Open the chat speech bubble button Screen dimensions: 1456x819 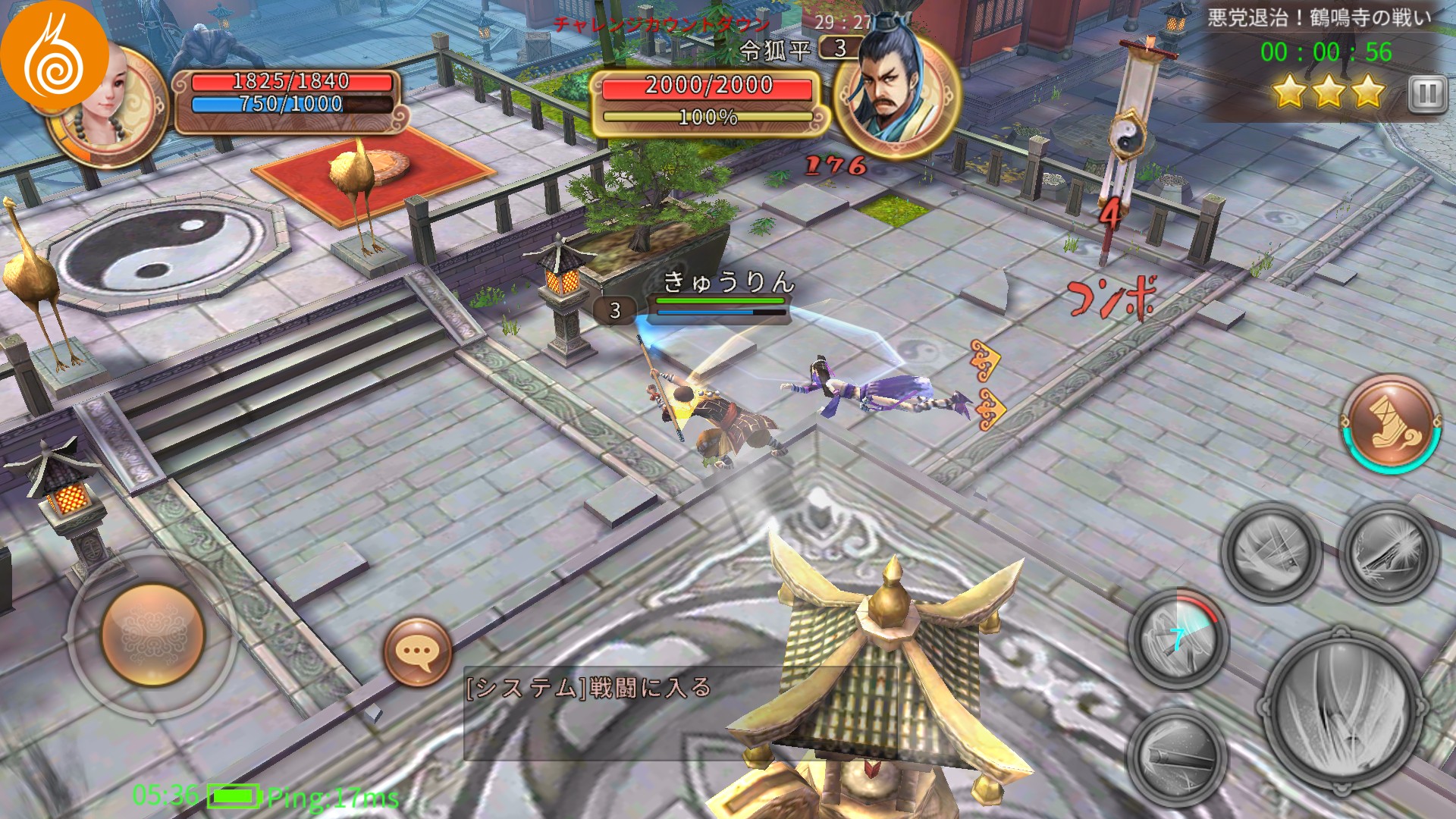418,651
